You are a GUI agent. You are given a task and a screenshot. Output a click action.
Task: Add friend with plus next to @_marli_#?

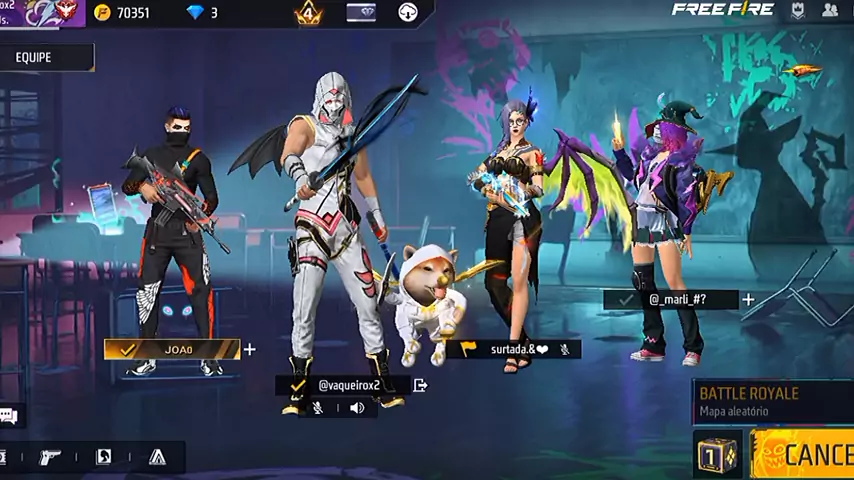coord(748,299)
